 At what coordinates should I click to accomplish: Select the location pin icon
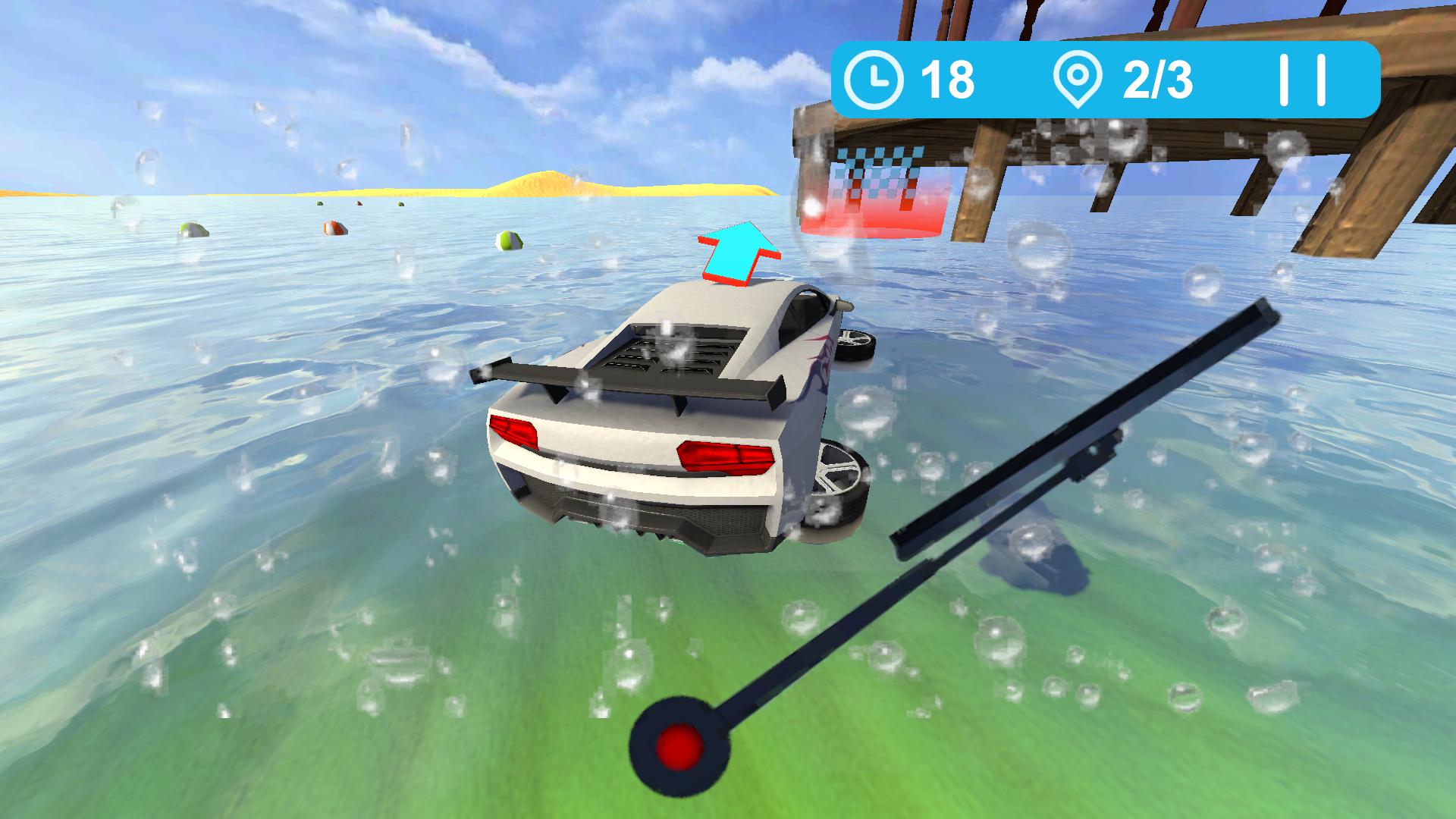pyautogui.click(x=1078, y=78)
